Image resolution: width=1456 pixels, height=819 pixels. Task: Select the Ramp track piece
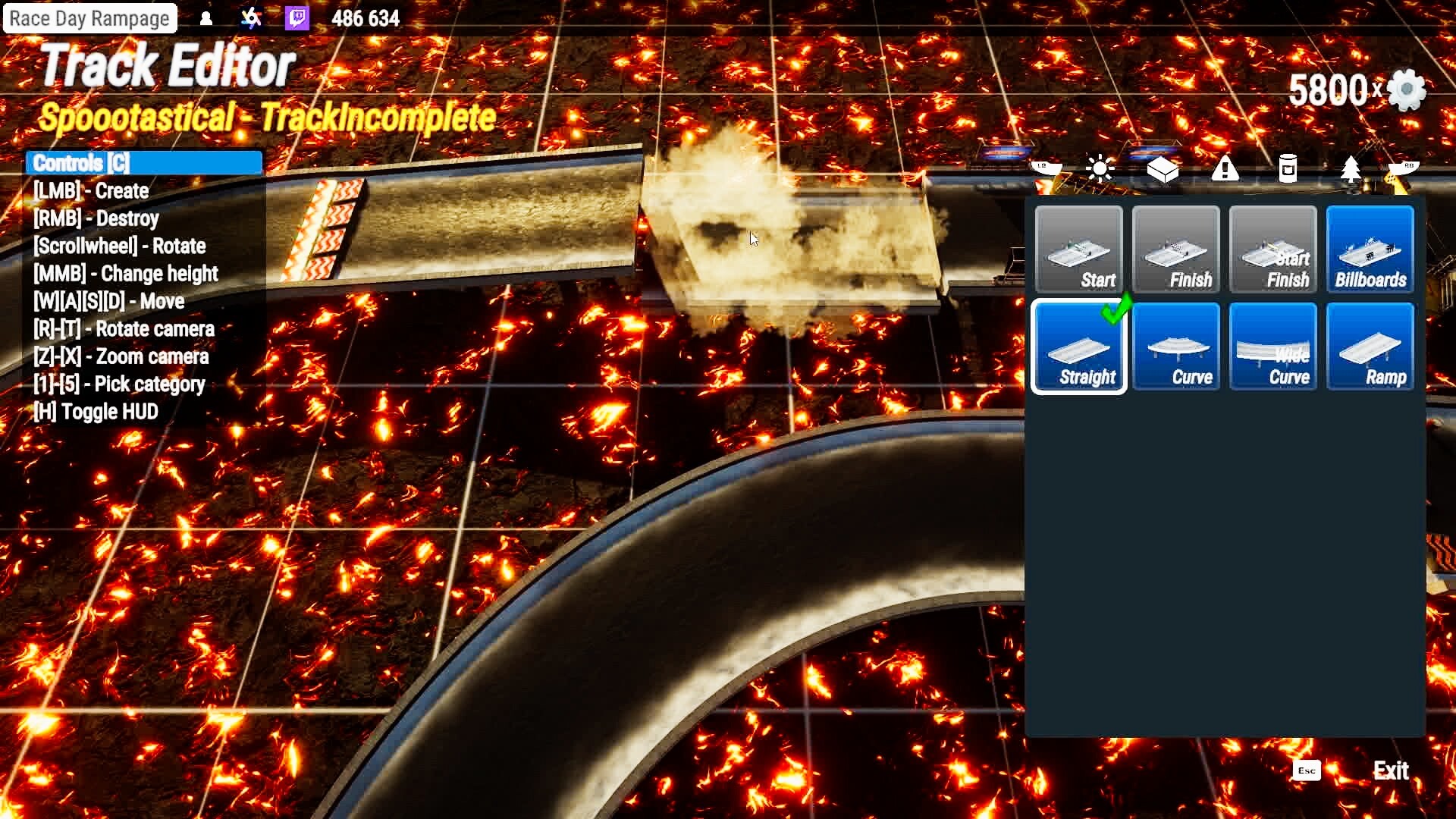pos(1370,347)
